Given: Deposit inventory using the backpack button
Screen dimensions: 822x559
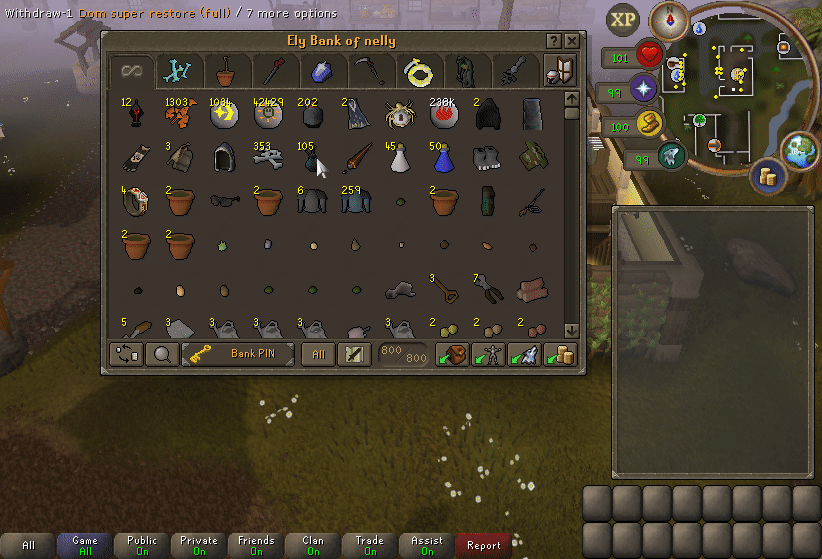Looking at the screenshot, I should click(x=455, y=354).
